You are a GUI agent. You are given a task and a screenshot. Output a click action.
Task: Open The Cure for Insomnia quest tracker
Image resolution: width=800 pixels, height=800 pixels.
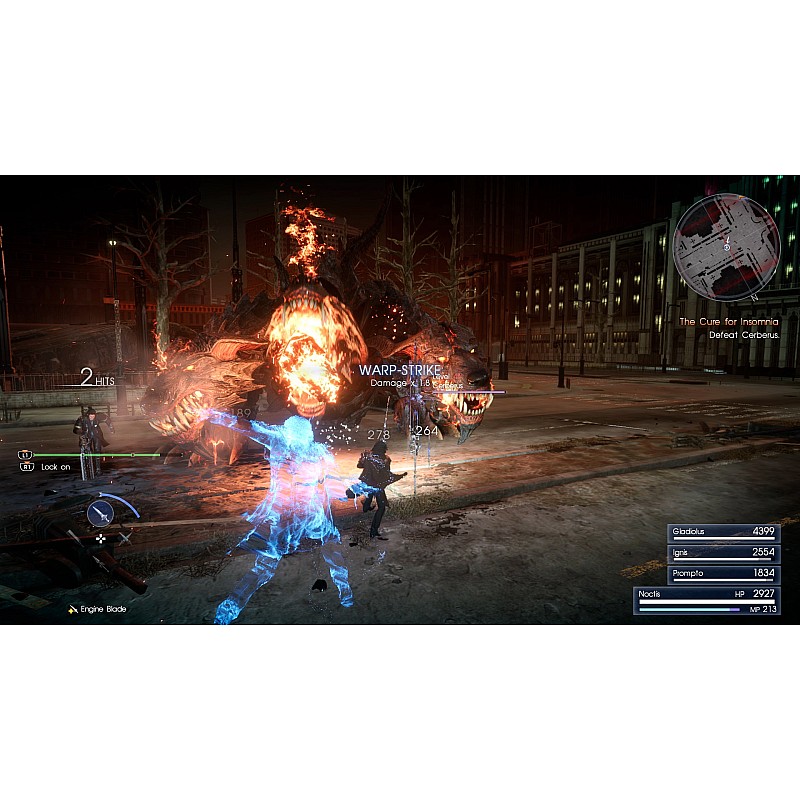[728, 322]
